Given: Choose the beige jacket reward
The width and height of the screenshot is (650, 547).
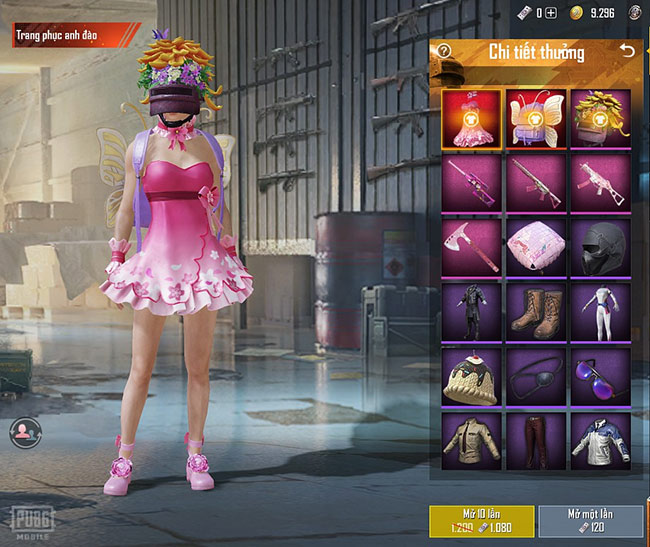Looking at the screenshot, I should coord(471,441).
